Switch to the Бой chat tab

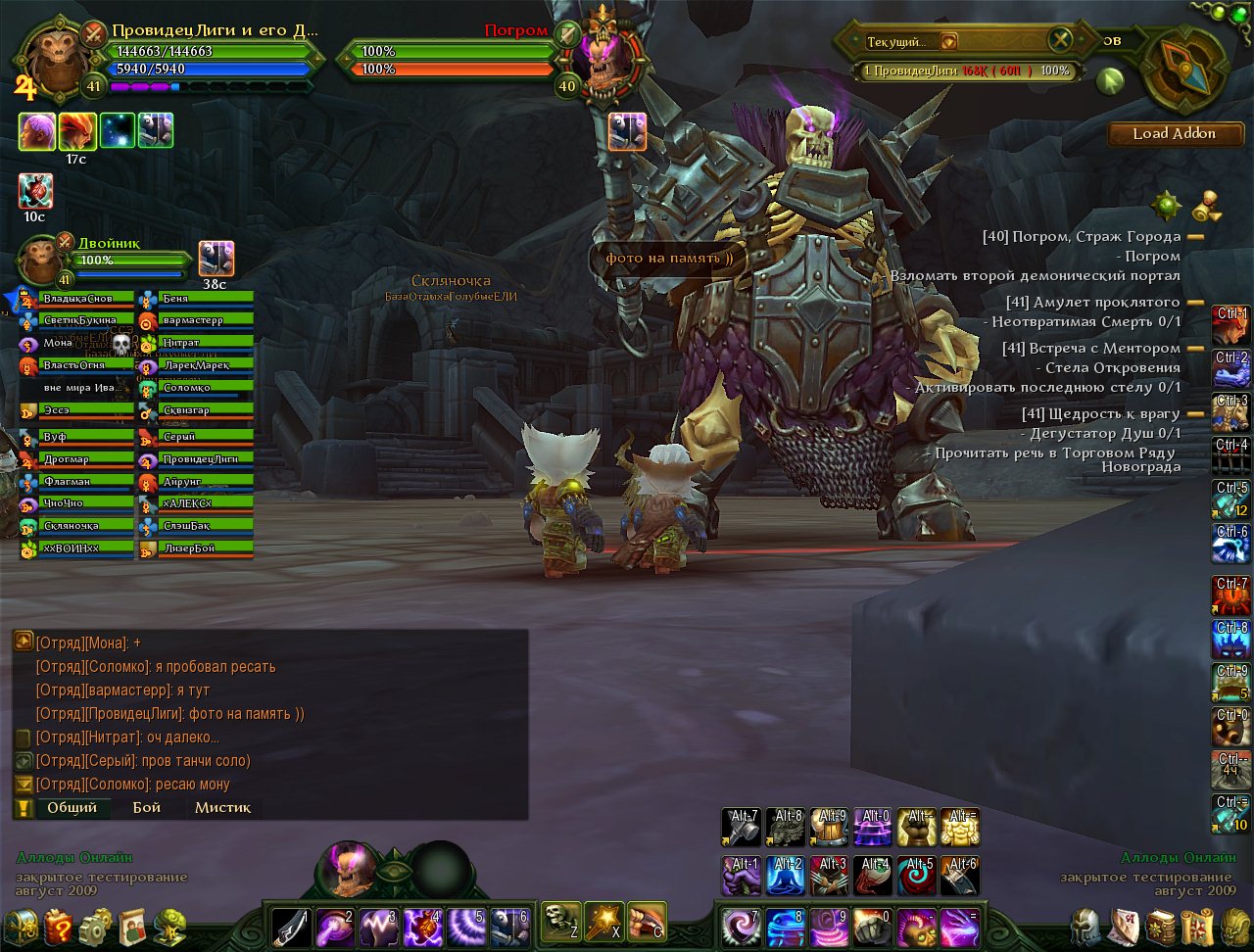tap(147, 808)
